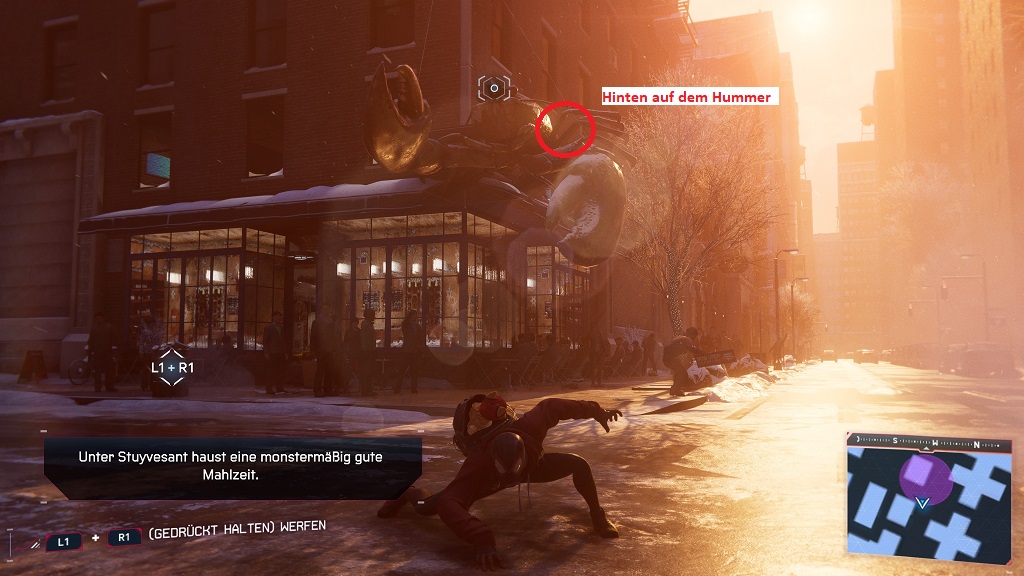Click the compass strip above the minimap

(x=929, y=441)
